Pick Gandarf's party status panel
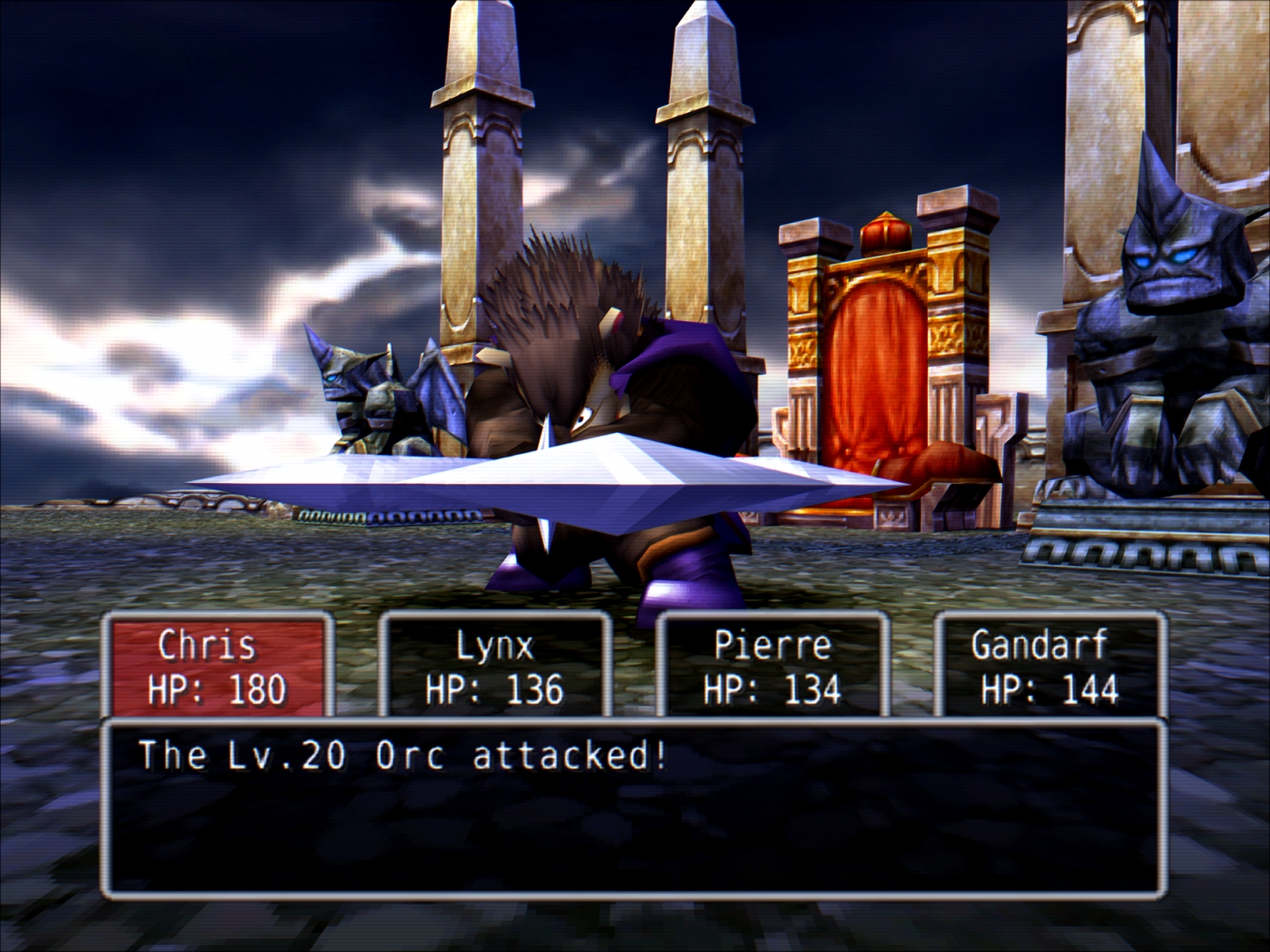Screen dimensions: 1270x952 [1050, 665]
